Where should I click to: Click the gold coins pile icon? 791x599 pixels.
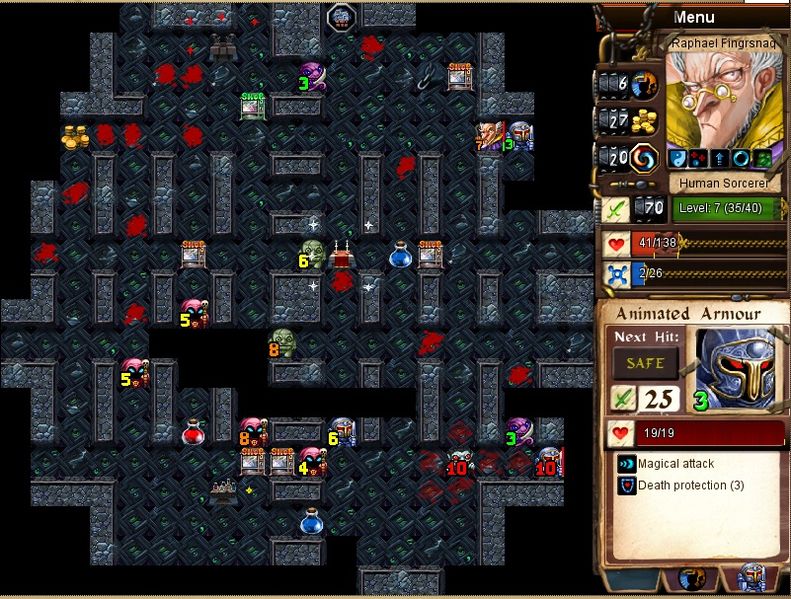point(643,121)
